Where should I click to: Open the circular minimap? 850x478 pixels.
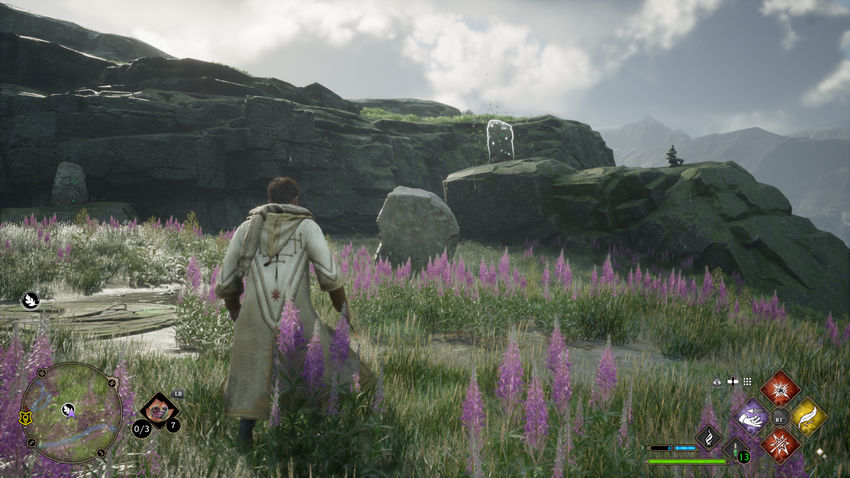tap(70, 412)
